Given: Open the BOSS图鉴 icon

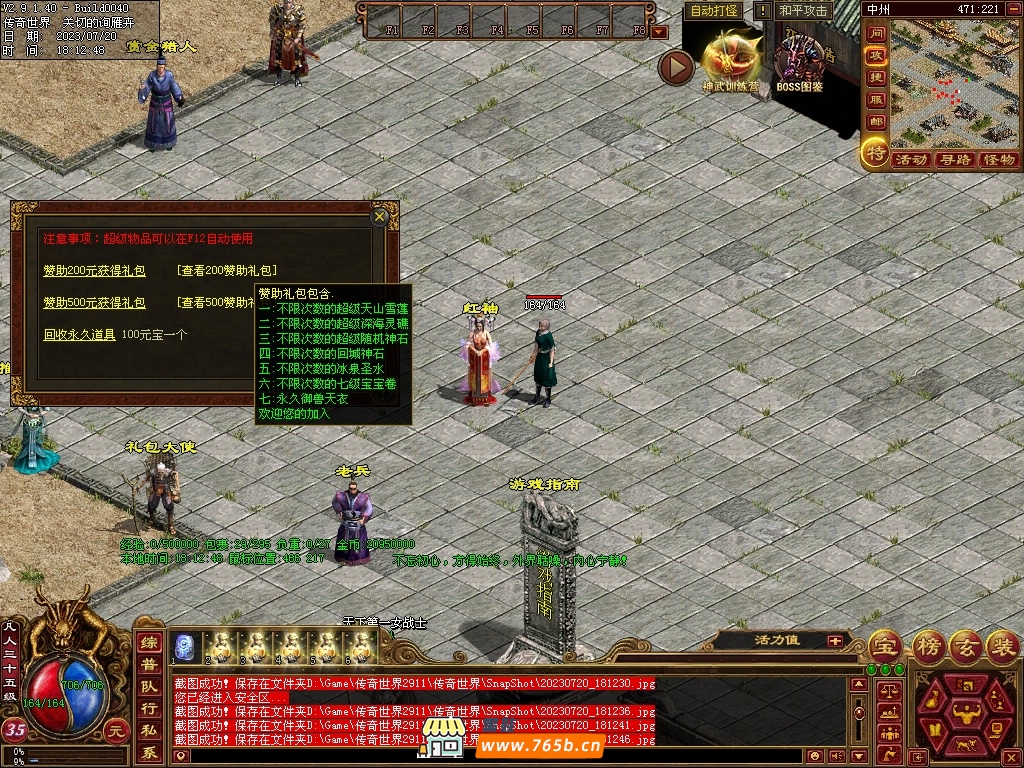Looking at the screenshot, I should [799, 62].
